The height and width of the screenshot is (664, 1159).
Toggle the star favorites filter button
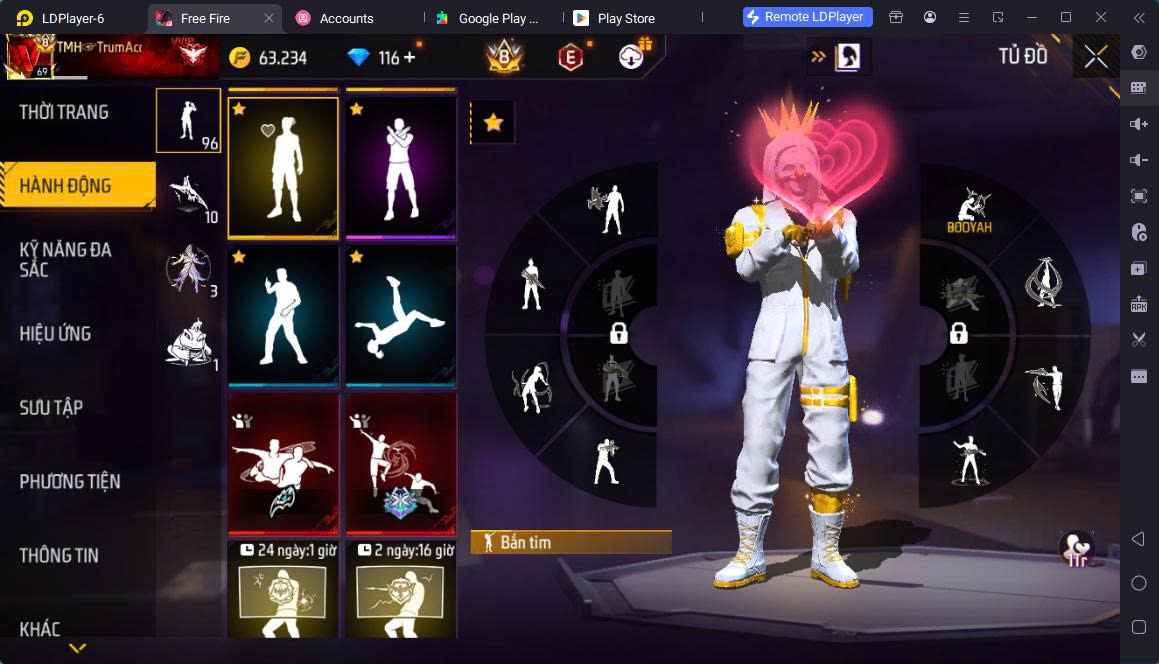coord(493,122)
